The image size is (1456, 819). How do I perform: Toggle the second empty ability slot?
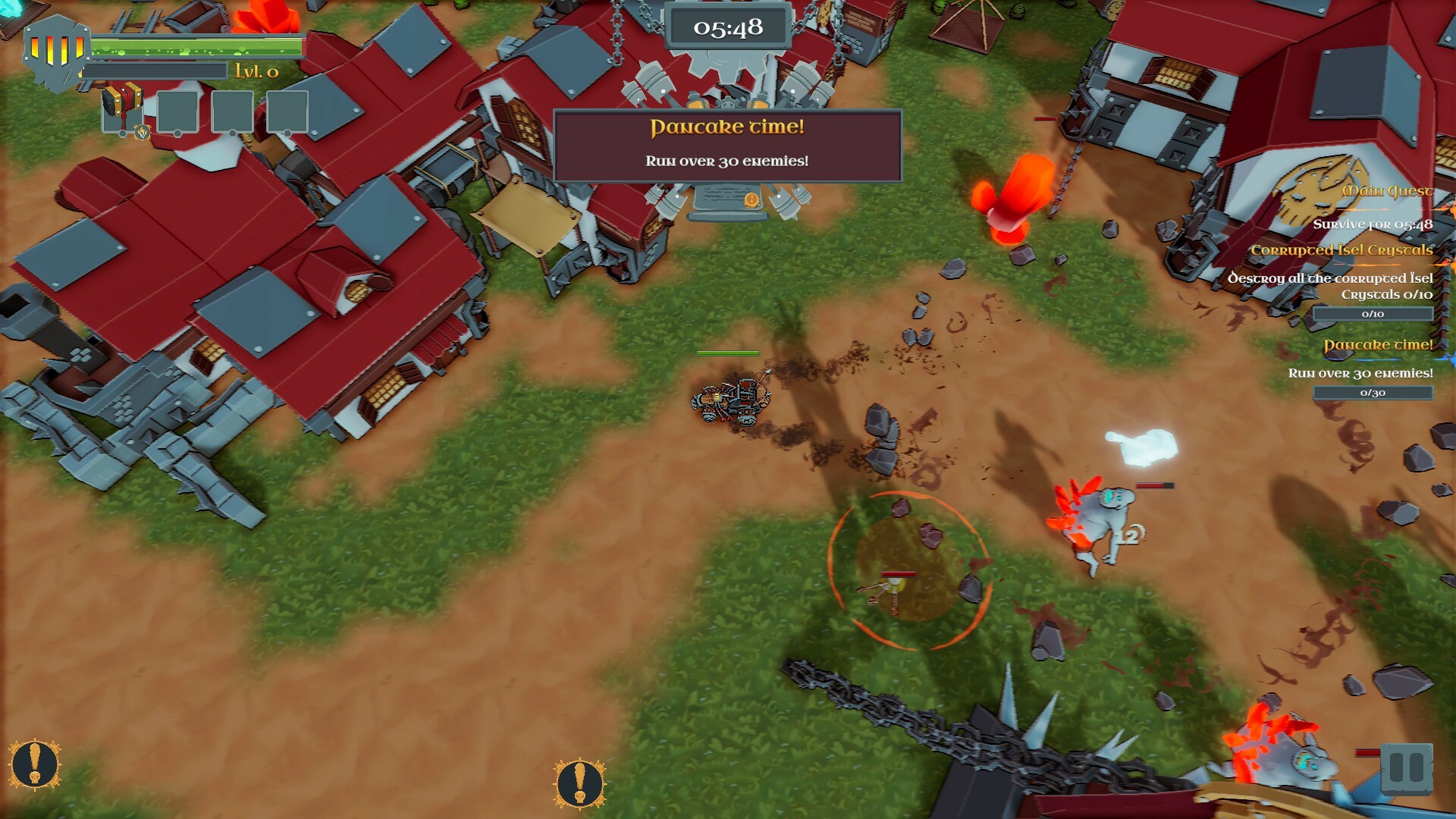[179, 111]
